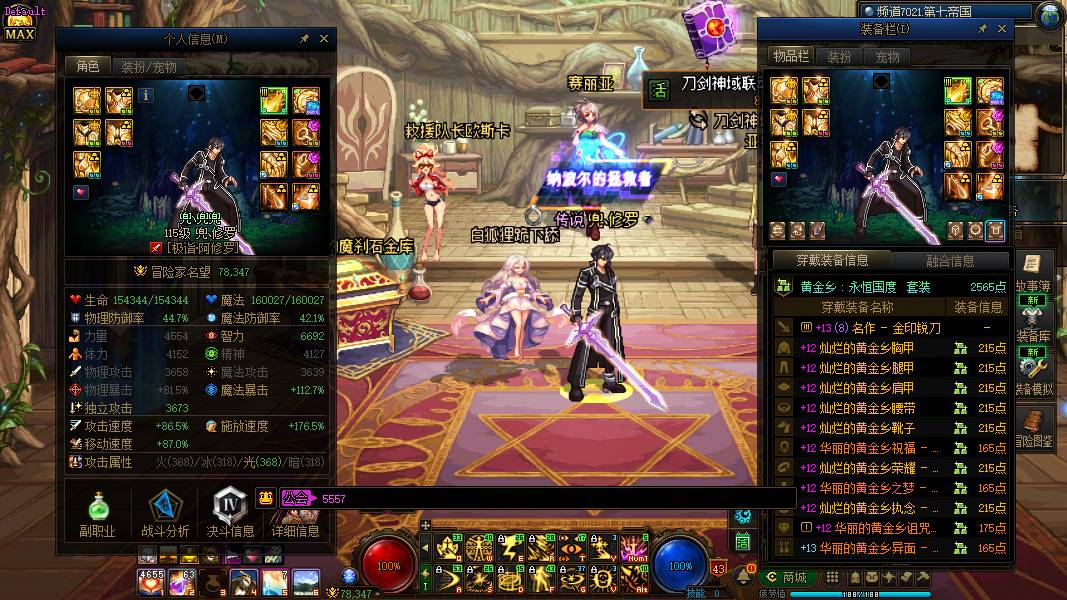Viewport: 1067px width, 600px height.
Task: Switch to the 装扮 tab in the equipment panel
Action: pyautogui.click(x=838, y=57)
